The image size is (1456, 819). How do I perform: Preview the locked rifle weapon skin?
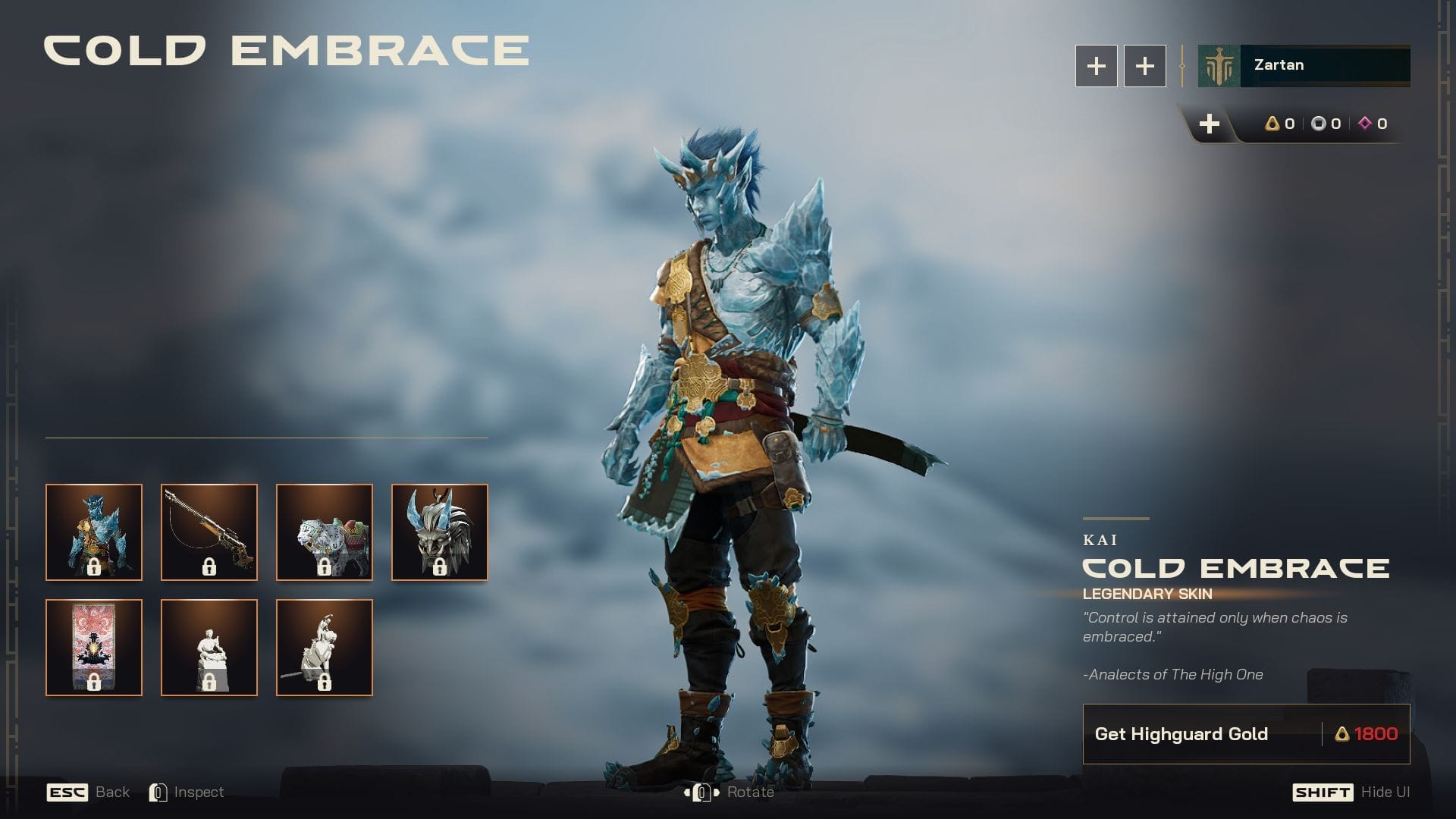pyautogui.click(x=209, y=532)
